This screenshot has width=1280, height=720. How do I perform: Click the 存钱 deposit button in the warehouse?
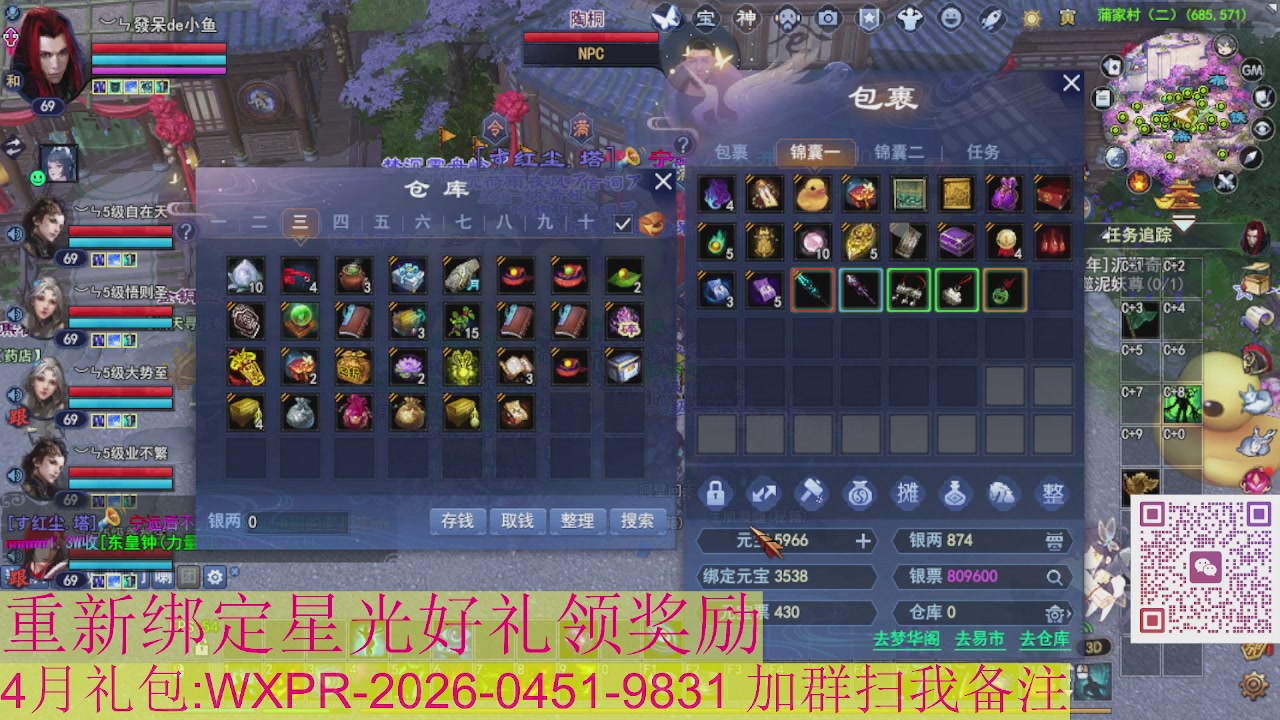tap(457, 521)
